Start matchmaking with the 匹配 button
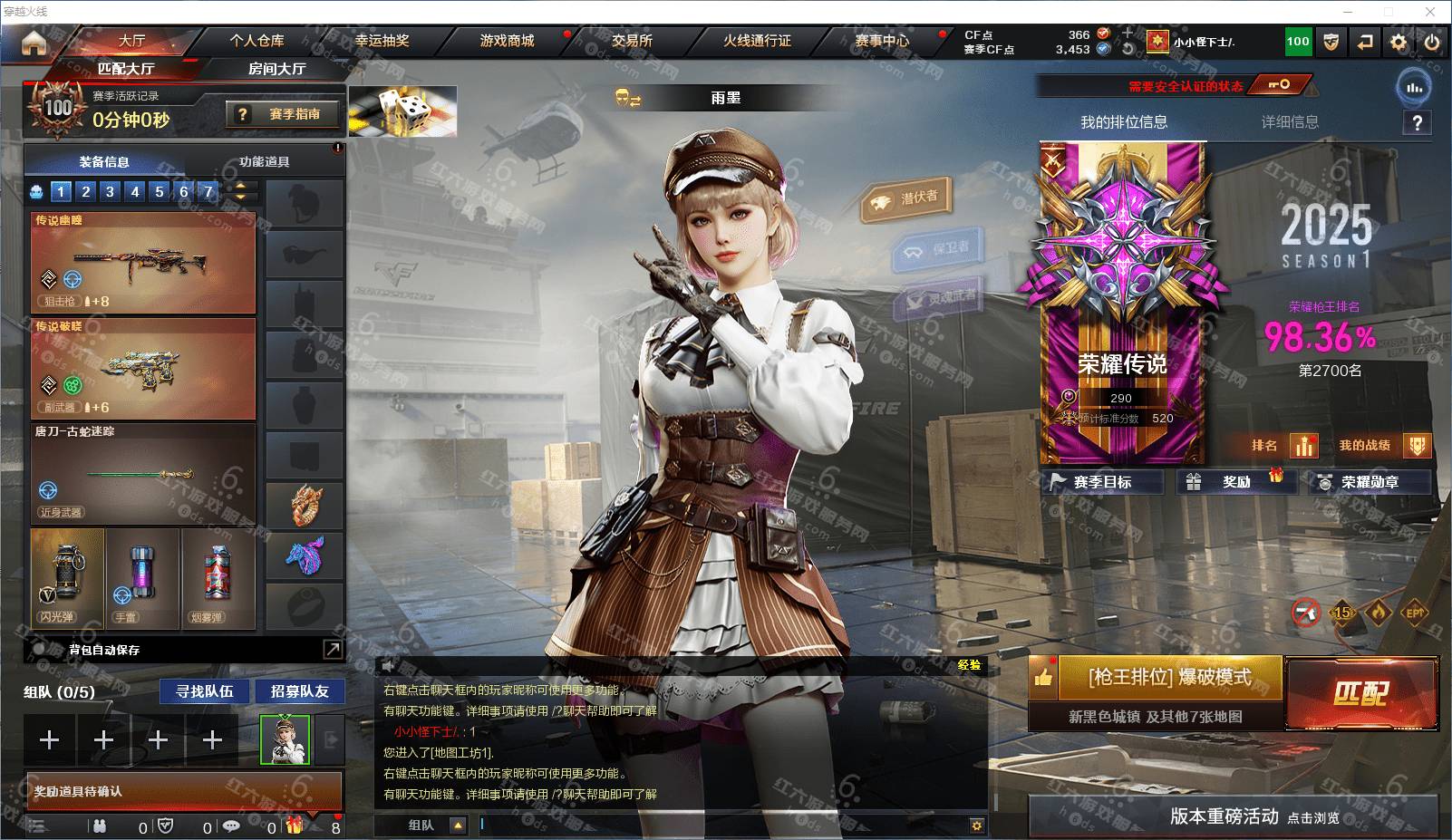The width and height of the screenshot is (1452, 840). pos(1360,693)
